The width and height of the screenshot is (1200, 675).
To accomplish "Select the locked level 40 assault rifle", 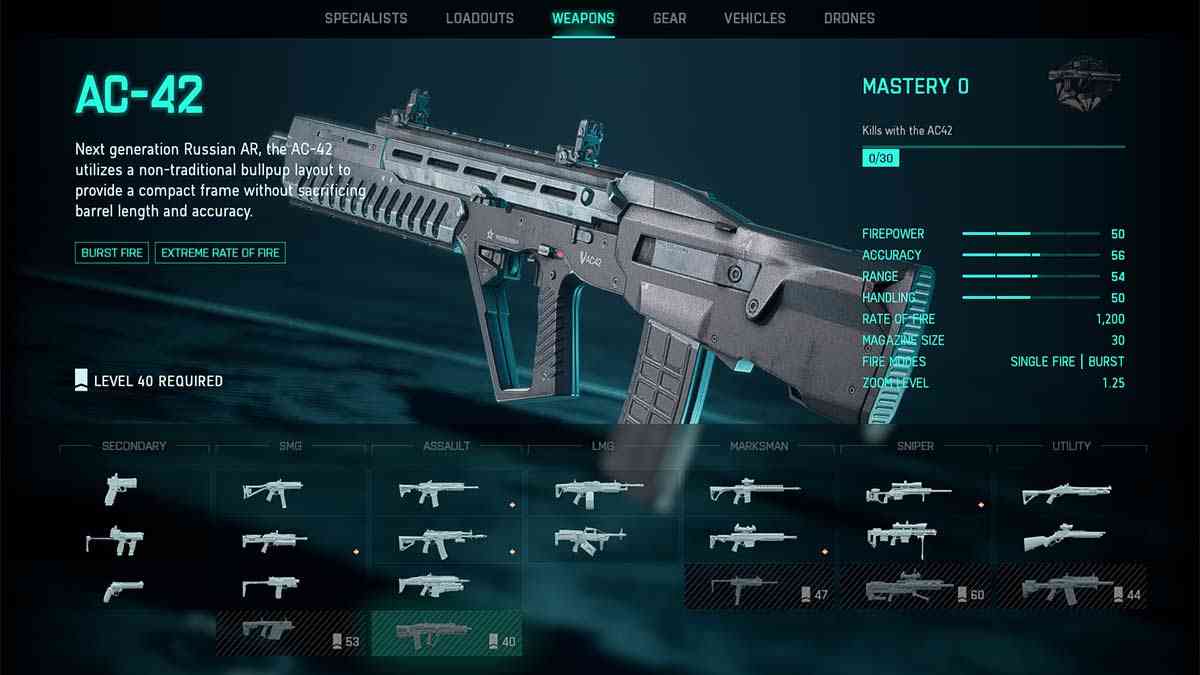I will (x=447, y=634).
